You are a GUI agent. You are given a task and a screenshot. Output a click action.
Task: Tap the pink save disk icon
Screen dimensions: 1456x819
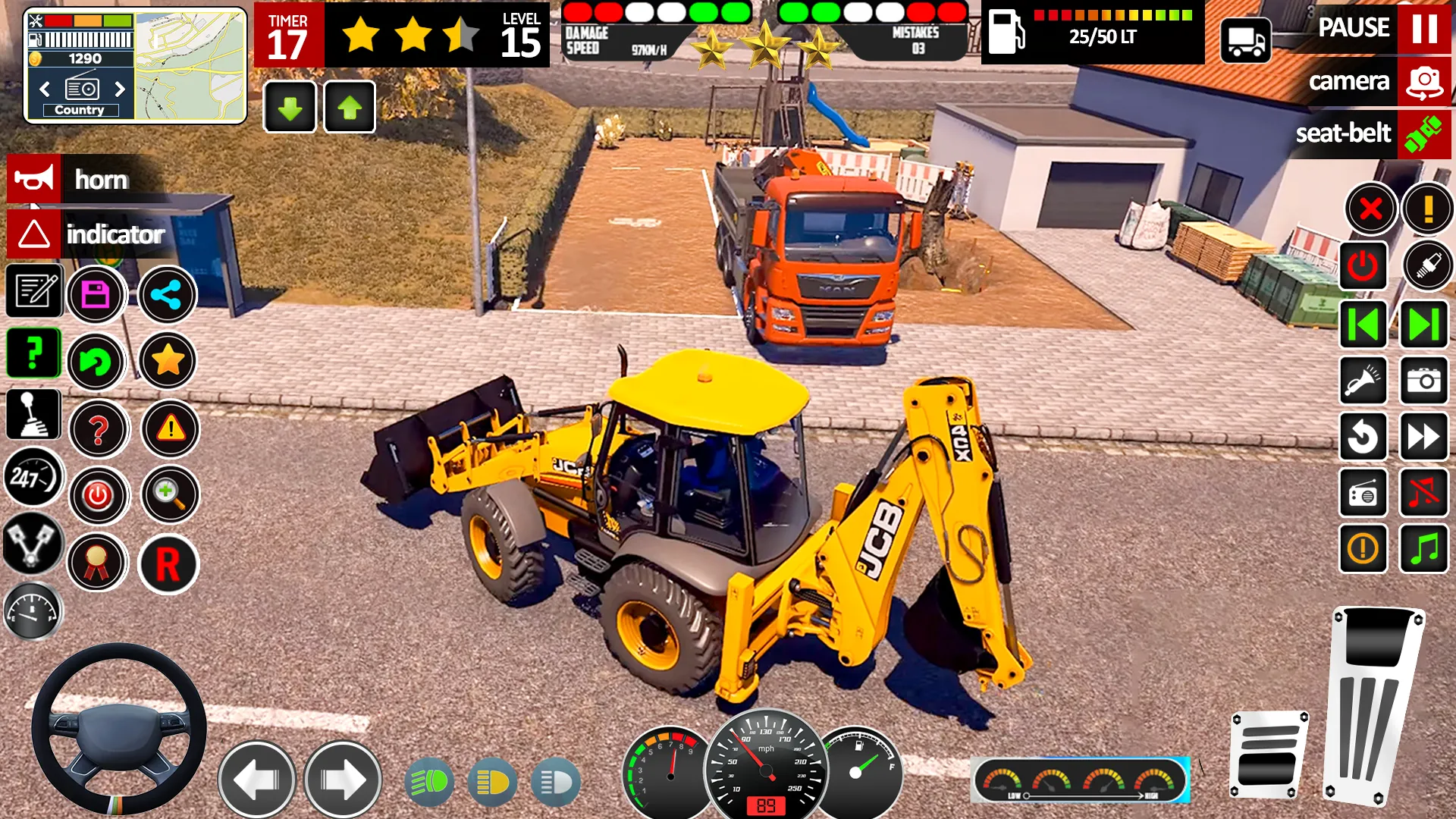click(x=96, y=294)
